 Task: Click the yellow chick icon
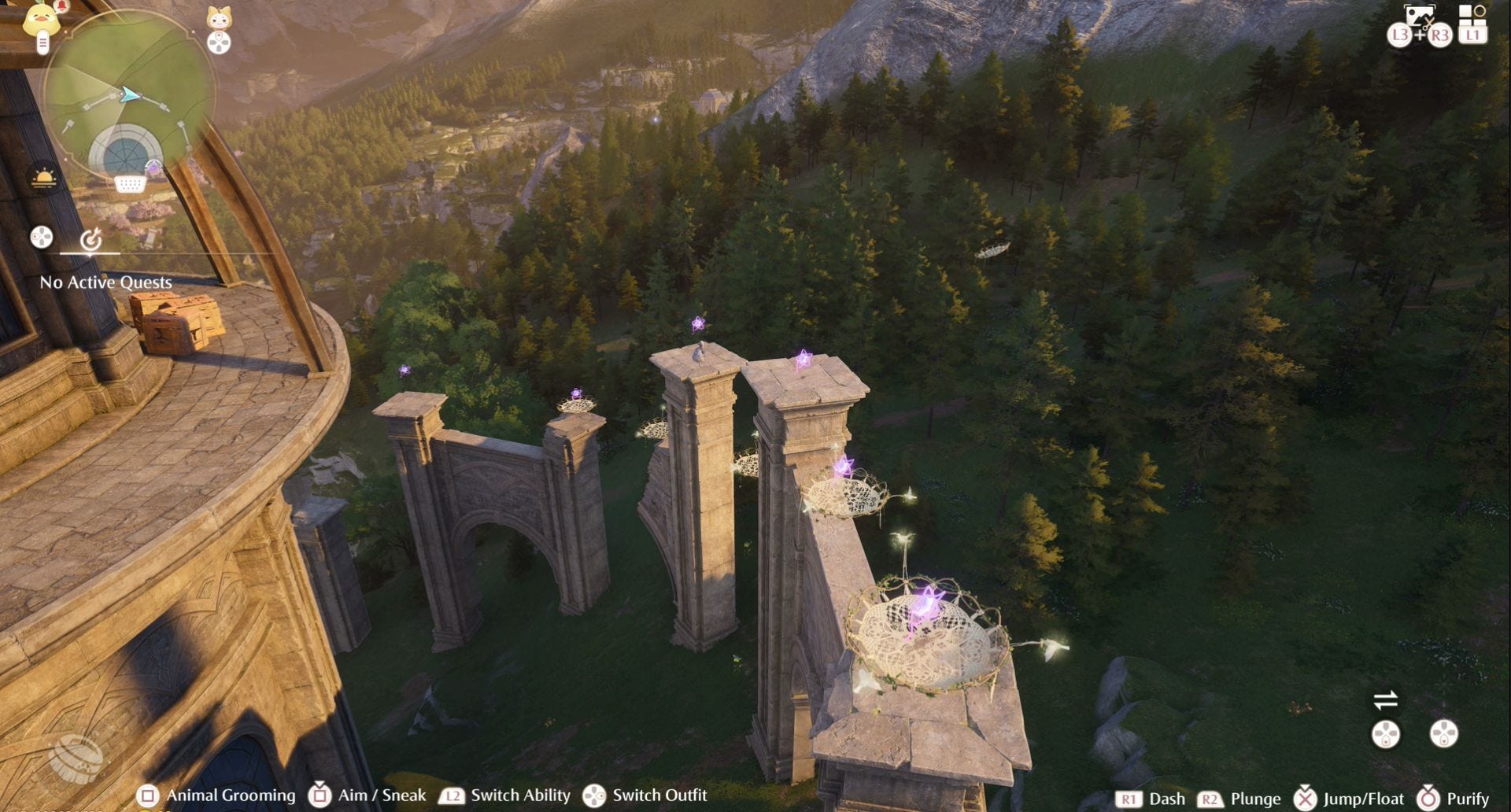tap(41, 19)
